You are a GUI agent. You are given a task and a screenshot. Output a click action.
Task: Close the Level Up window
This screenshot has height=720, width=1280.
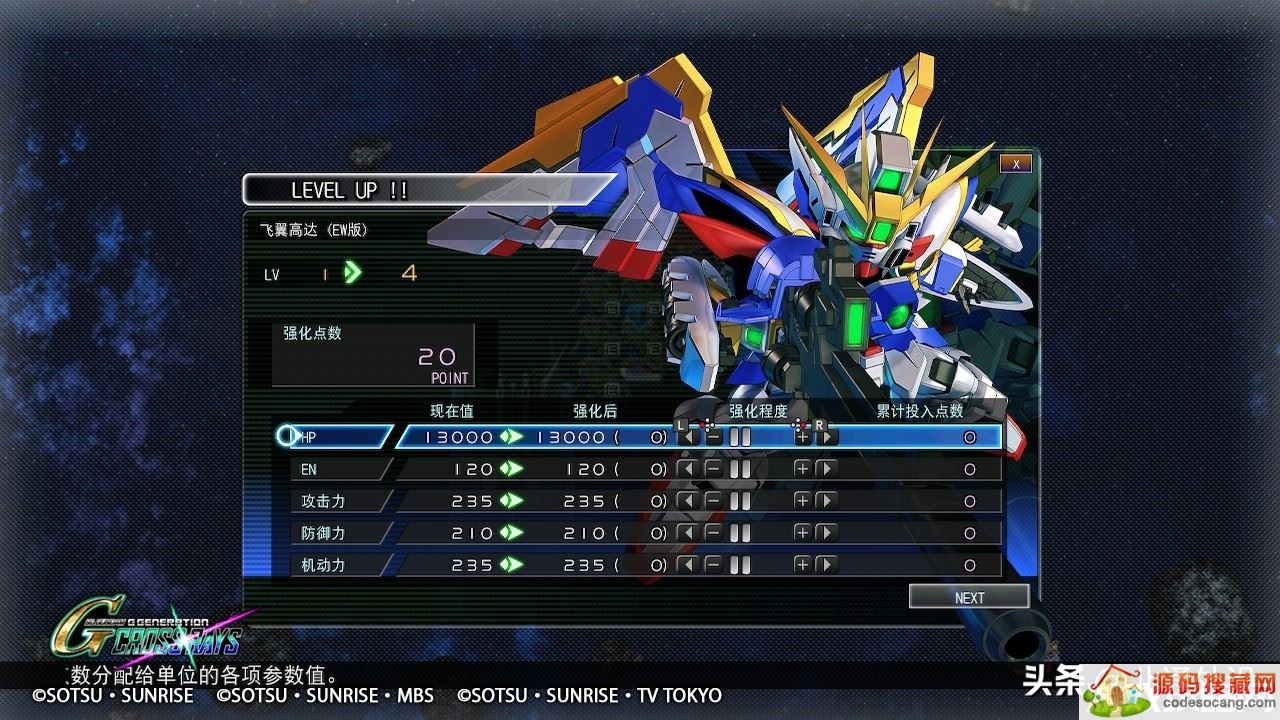tap(1015, 164)
